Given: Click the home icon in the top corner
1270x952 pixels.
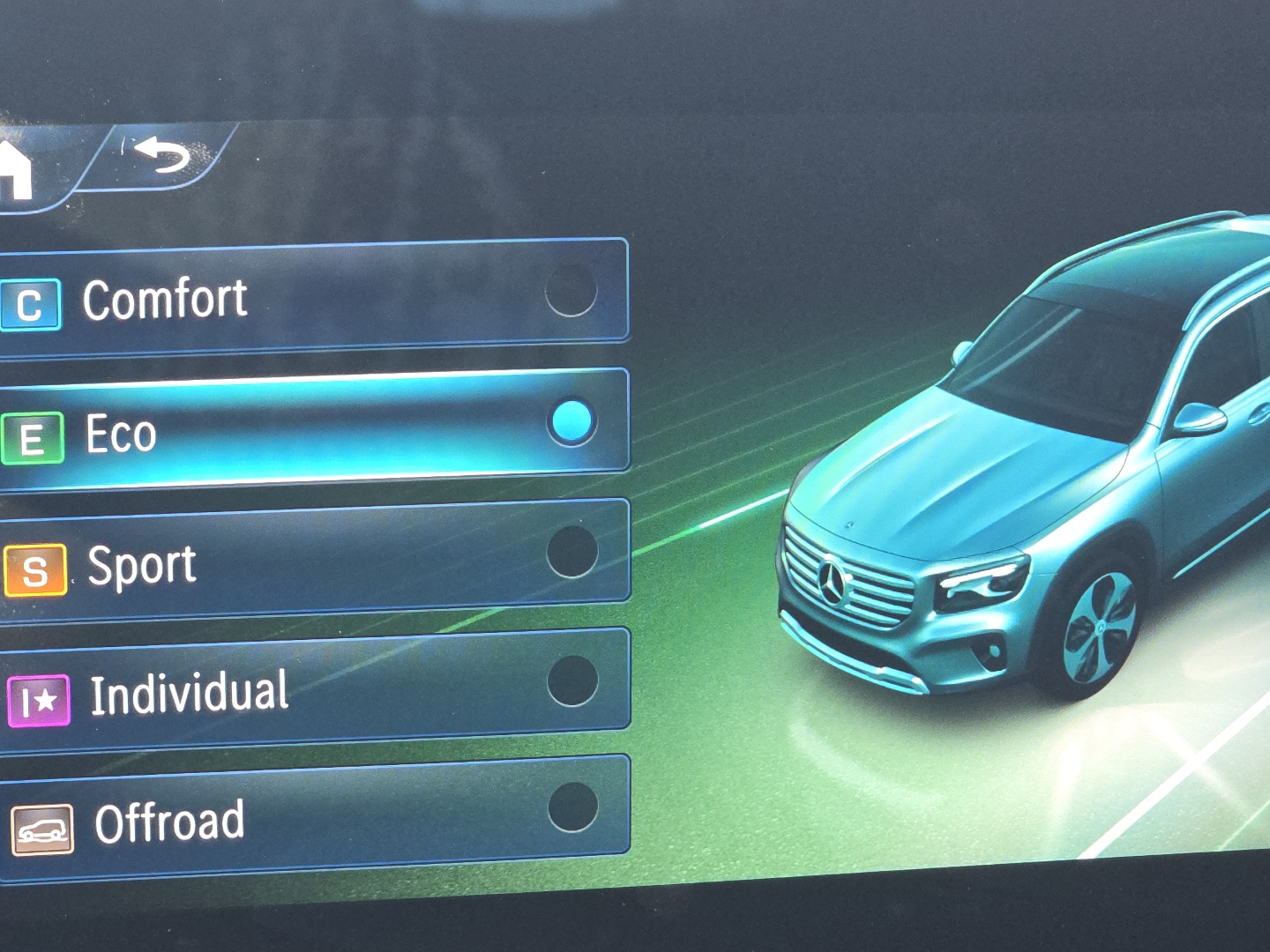Looking at the screenshot, I should (x=16, y=167).
